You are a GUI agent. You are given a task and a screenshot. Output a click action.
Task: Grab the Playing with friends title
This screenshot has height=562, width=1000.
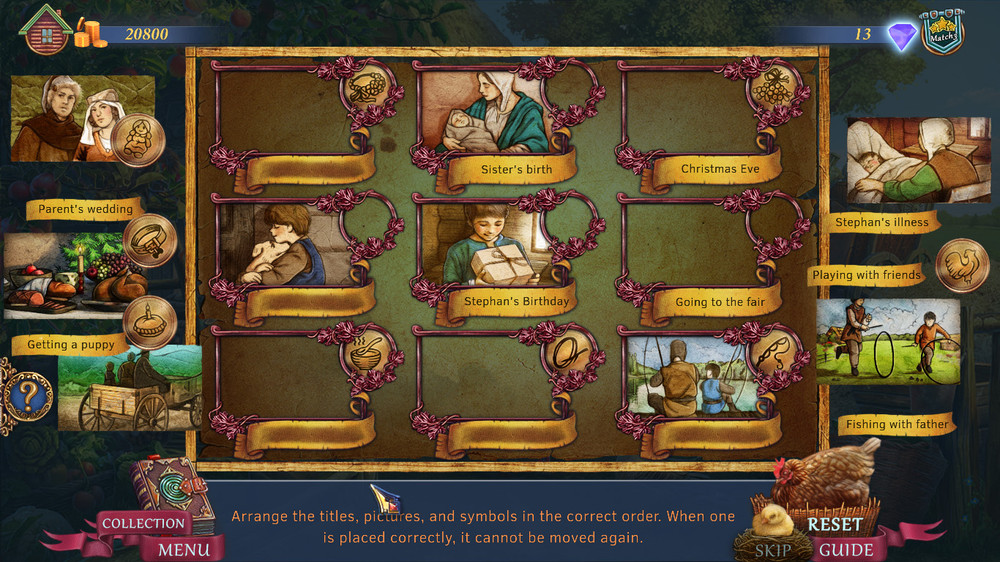[866, 275]
